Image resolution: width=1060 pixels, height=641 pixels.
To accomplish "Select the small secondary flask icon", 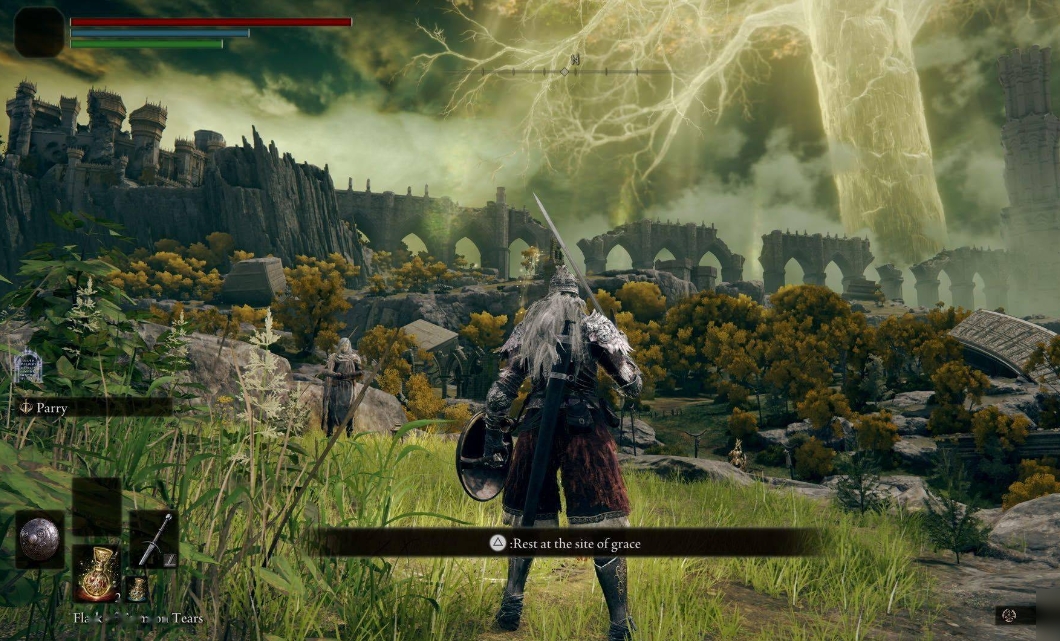I will pos(137,589).
